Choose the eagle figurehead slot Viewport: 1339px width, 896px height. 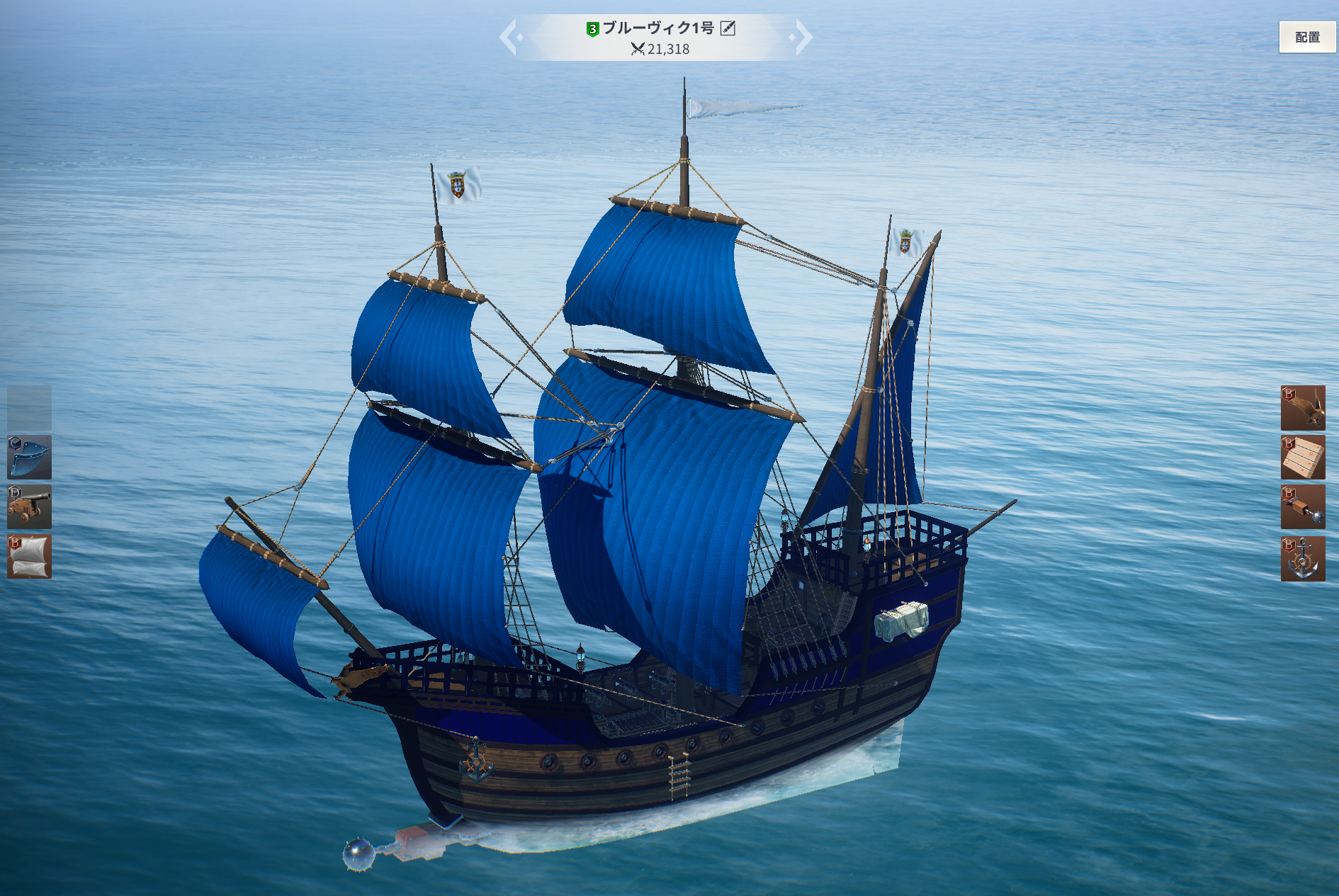click(x=1303, y=408)
